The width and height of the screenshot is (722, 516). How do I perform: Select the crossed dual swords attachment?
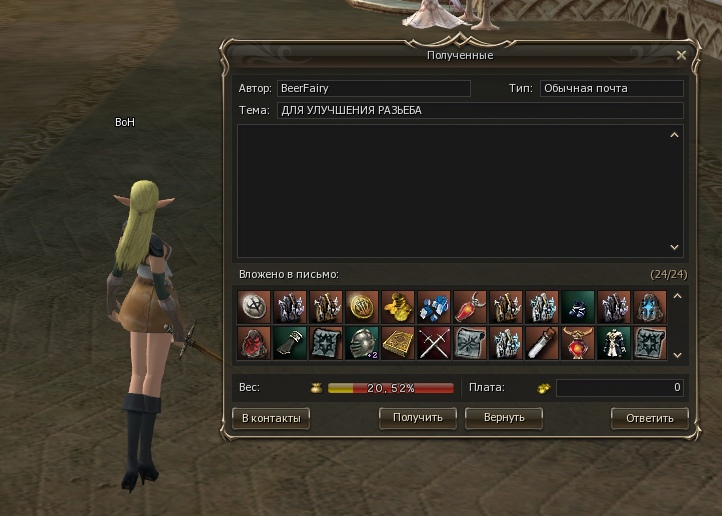click(434, 343)
